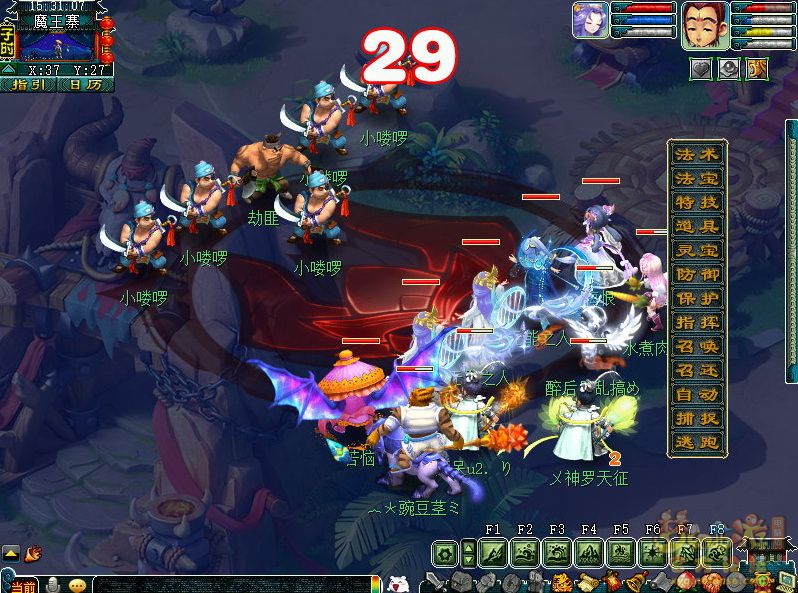Choose 逃跑 to flee battle
The height and width of the screenshot is (593, 798).
click(x=696, y=442)
